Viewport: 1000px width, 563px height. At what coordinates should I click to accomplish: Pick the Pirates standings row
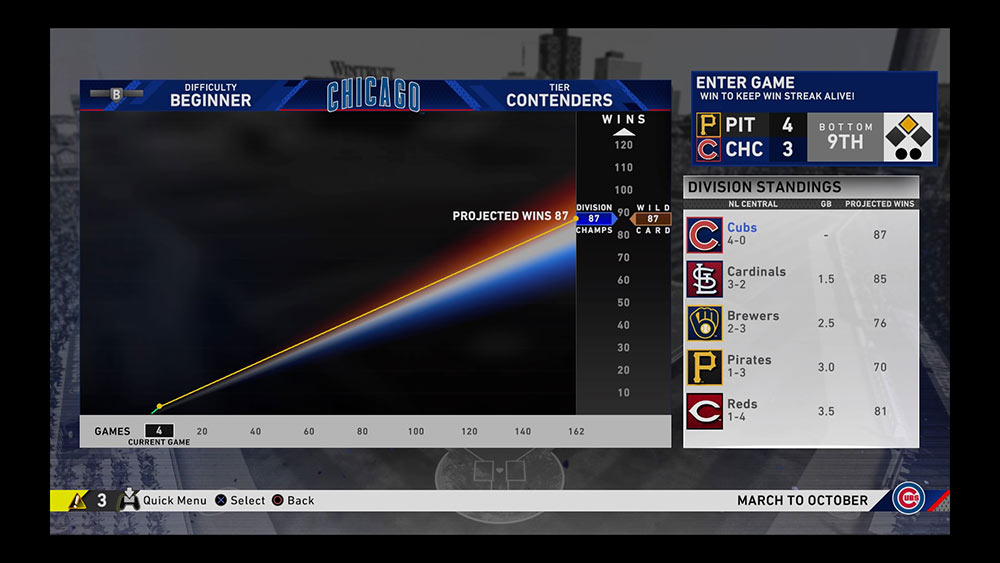click(x=801, y=367)
